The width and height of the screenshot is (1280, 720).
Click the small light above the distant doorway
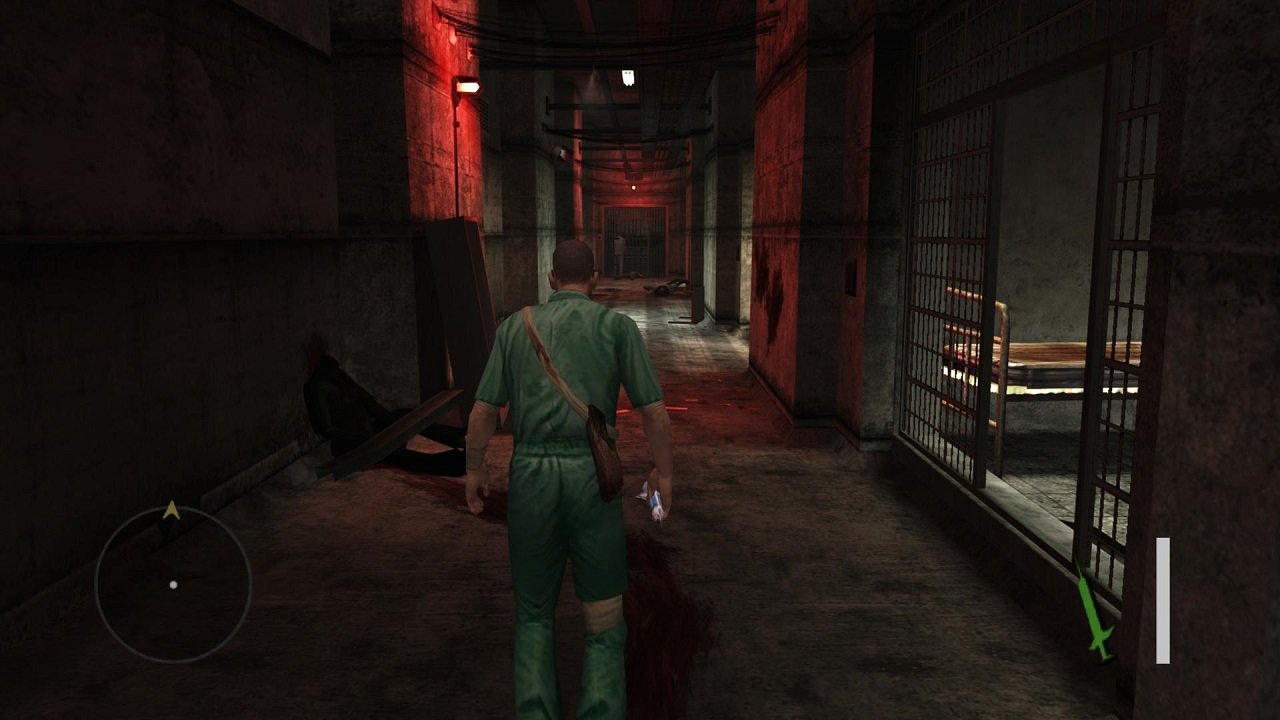pos(633,186)
